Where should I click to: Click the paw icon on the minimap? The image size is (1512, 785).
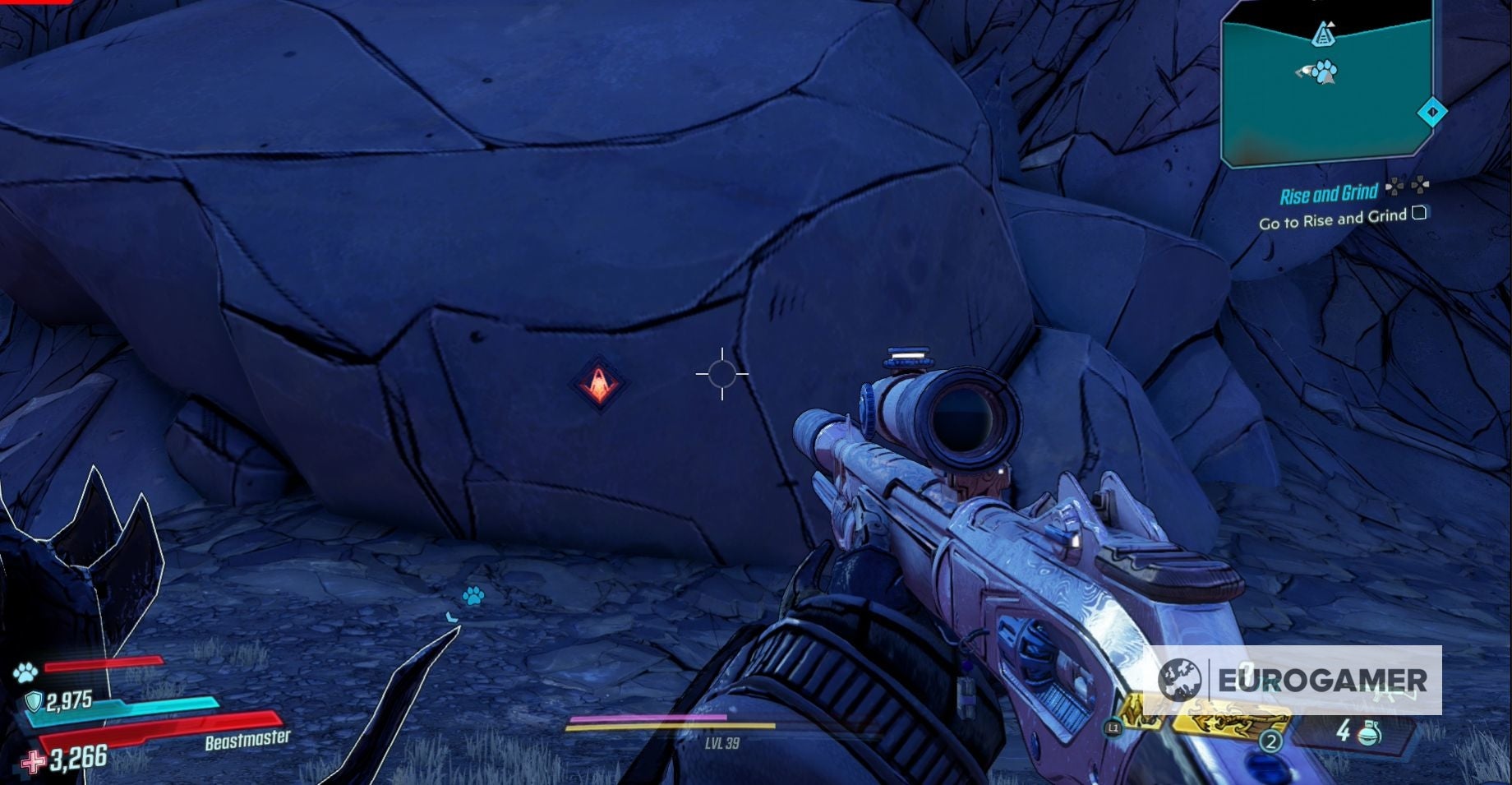click(1323, 74)
